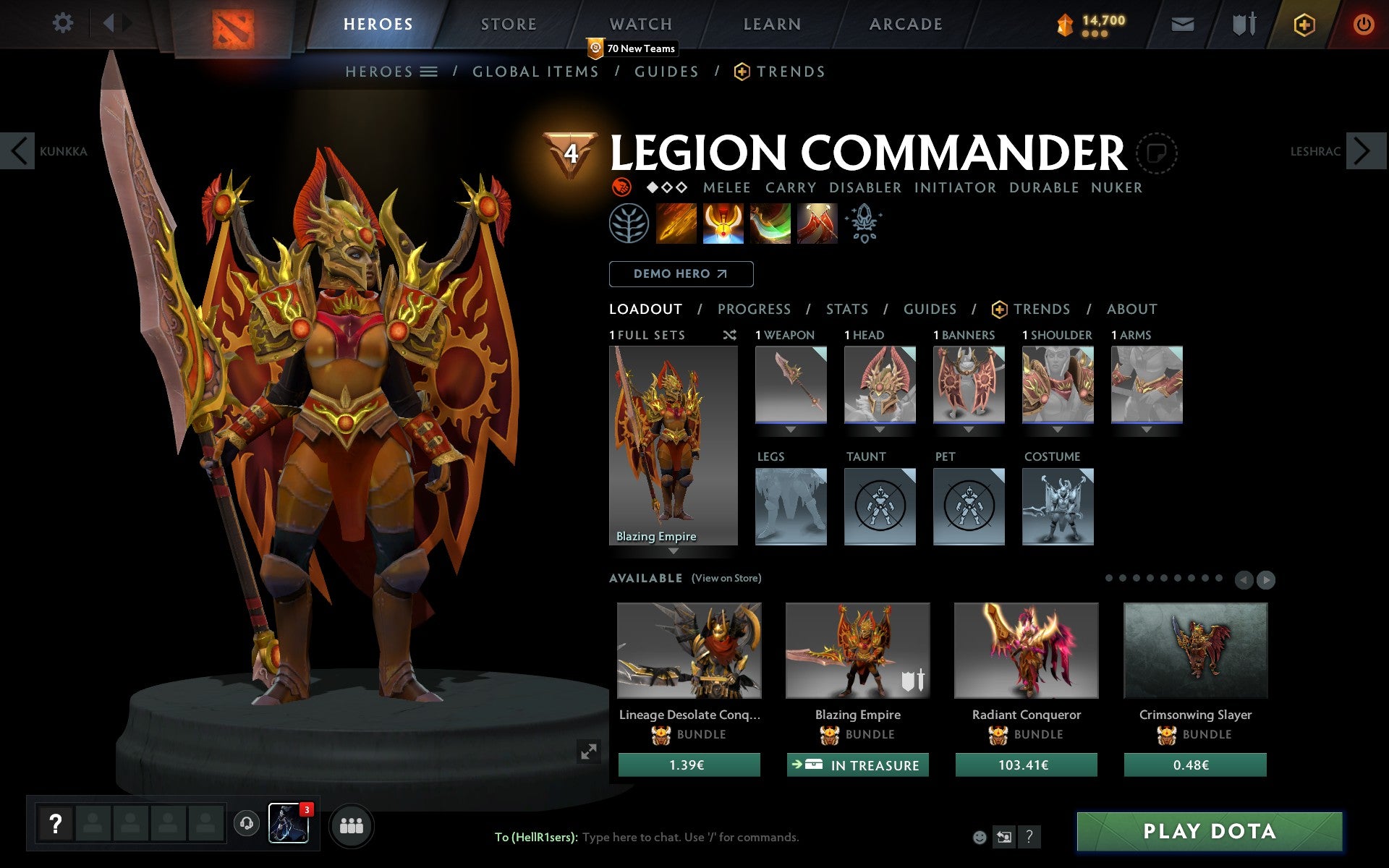
Task: Open the ARCADE menu item
Action: [x=905, y=23]
